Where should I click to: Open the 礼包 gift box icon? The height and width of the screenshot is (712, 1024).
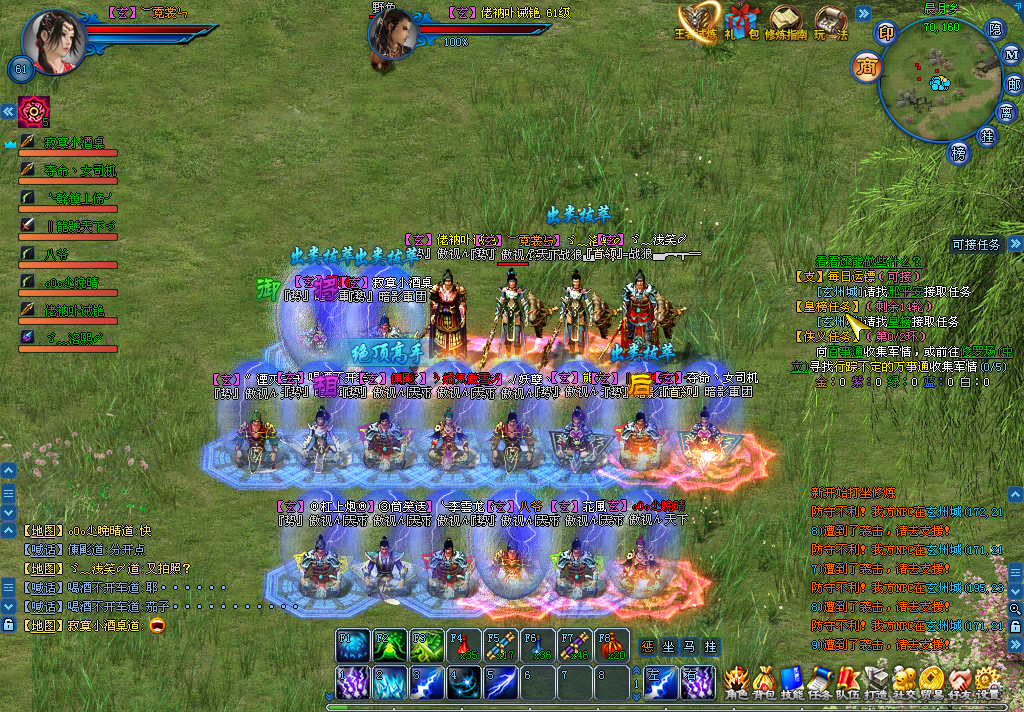(741, 22)
